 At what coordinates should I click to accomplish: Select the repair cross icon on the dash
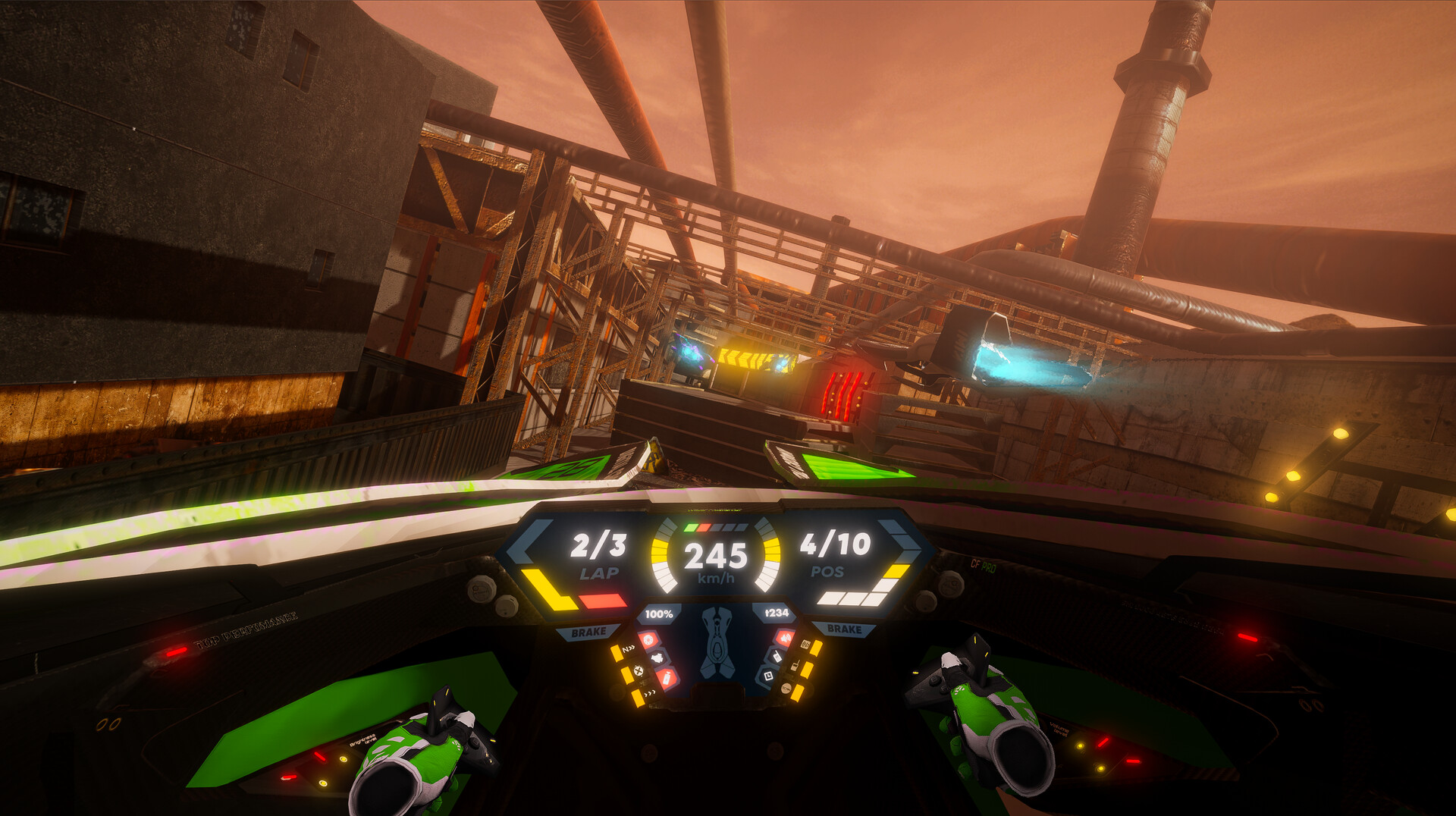coord(639,671)
